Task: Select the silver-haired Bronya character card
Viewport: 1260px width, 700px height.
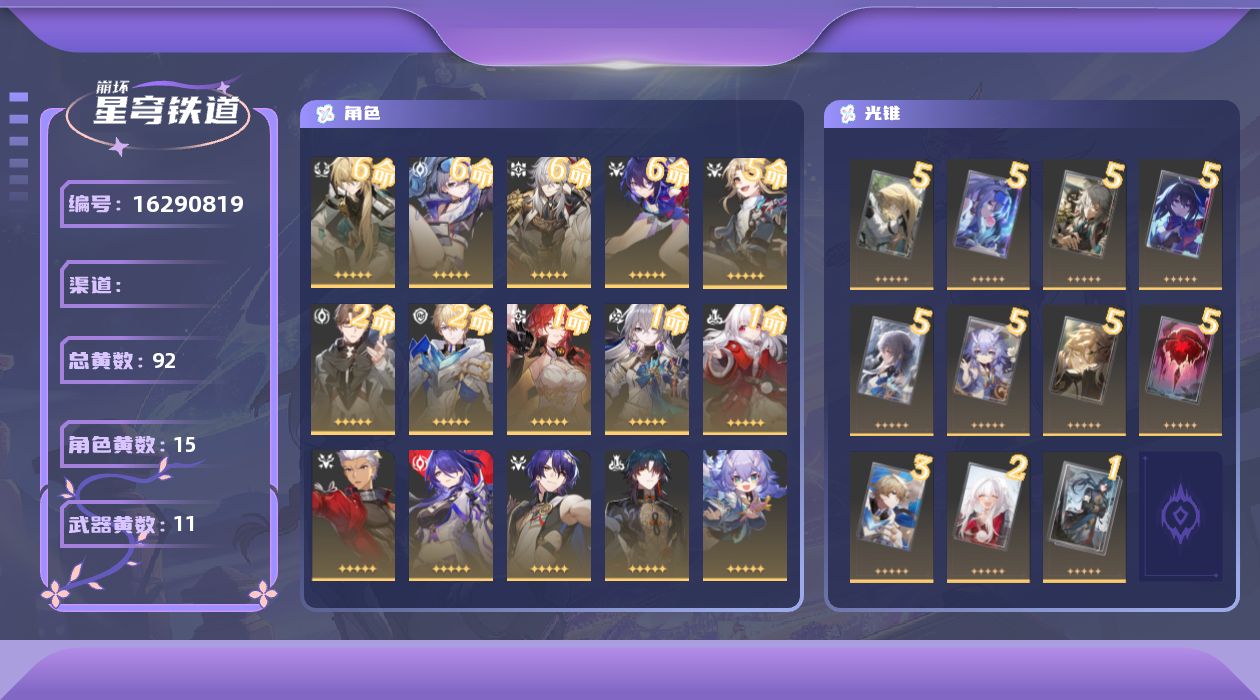Action: point(647,369)
